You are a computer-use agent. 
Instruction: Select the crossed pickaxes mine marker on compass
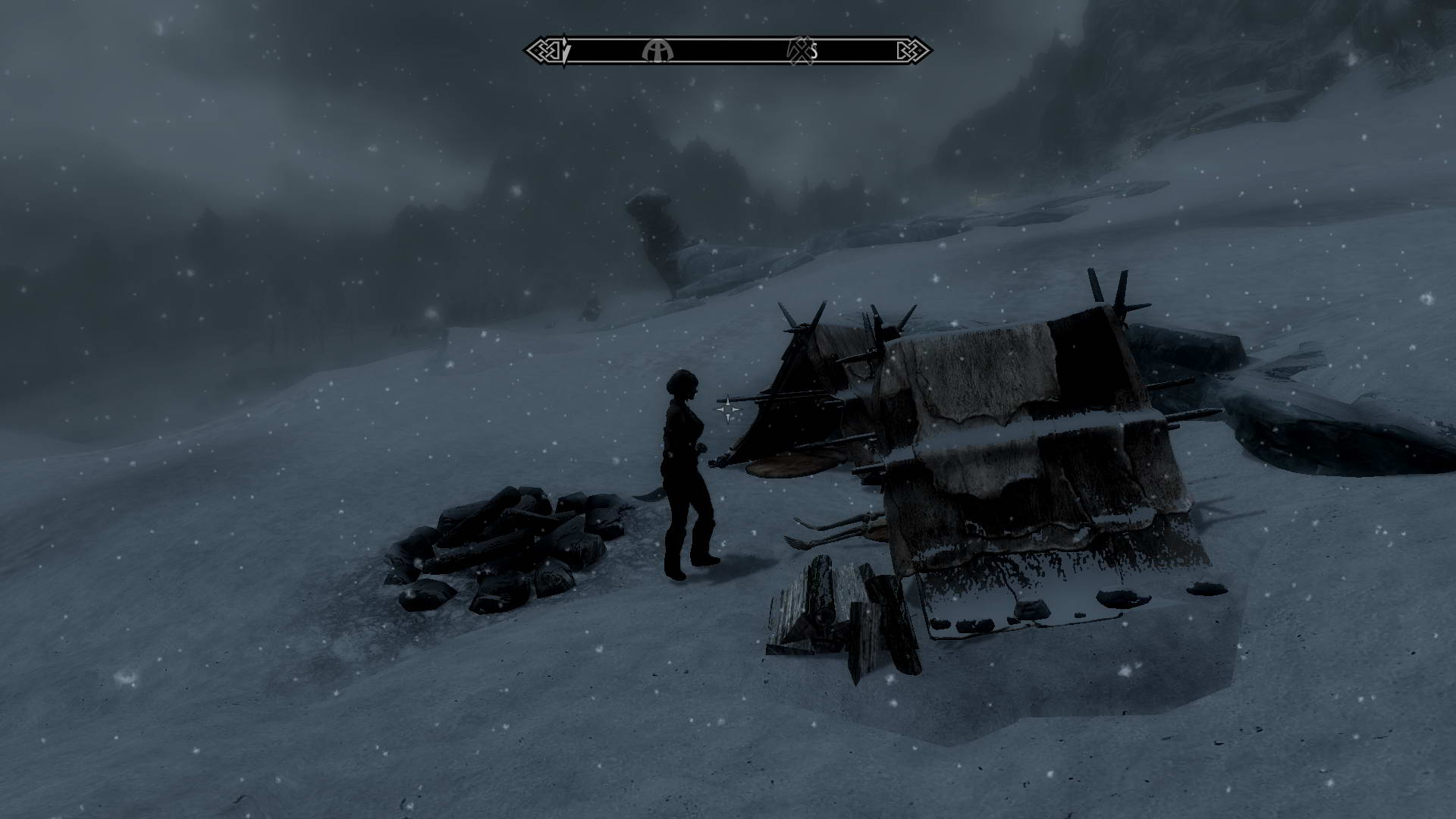coord(799,51)
